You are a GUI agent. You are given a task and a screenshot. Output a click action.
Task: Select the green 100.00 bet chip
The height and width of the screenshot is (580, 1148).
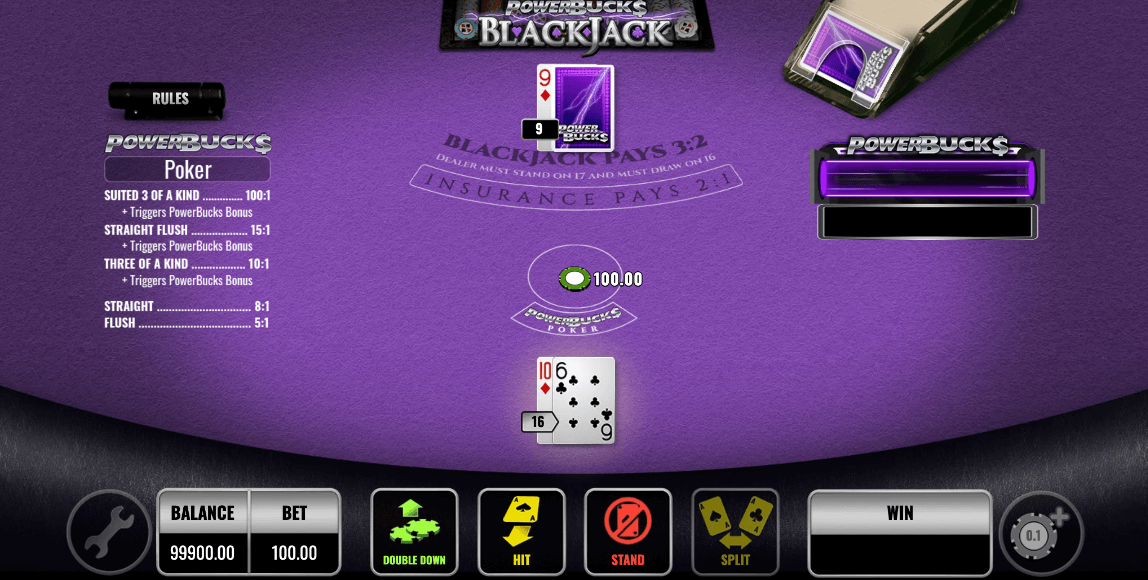(574, 279)
